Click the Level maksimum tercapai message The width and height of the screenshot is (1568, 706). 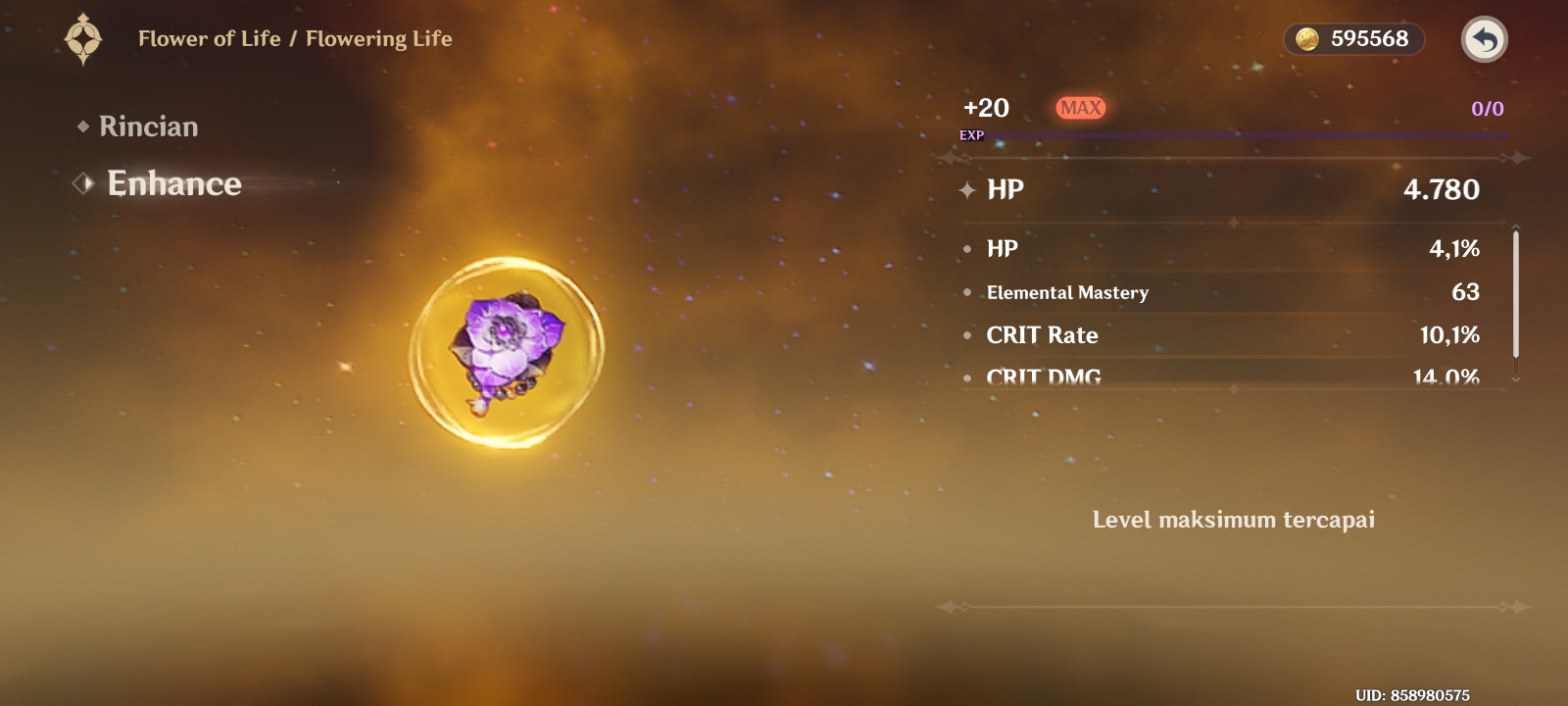(1234, 520)
